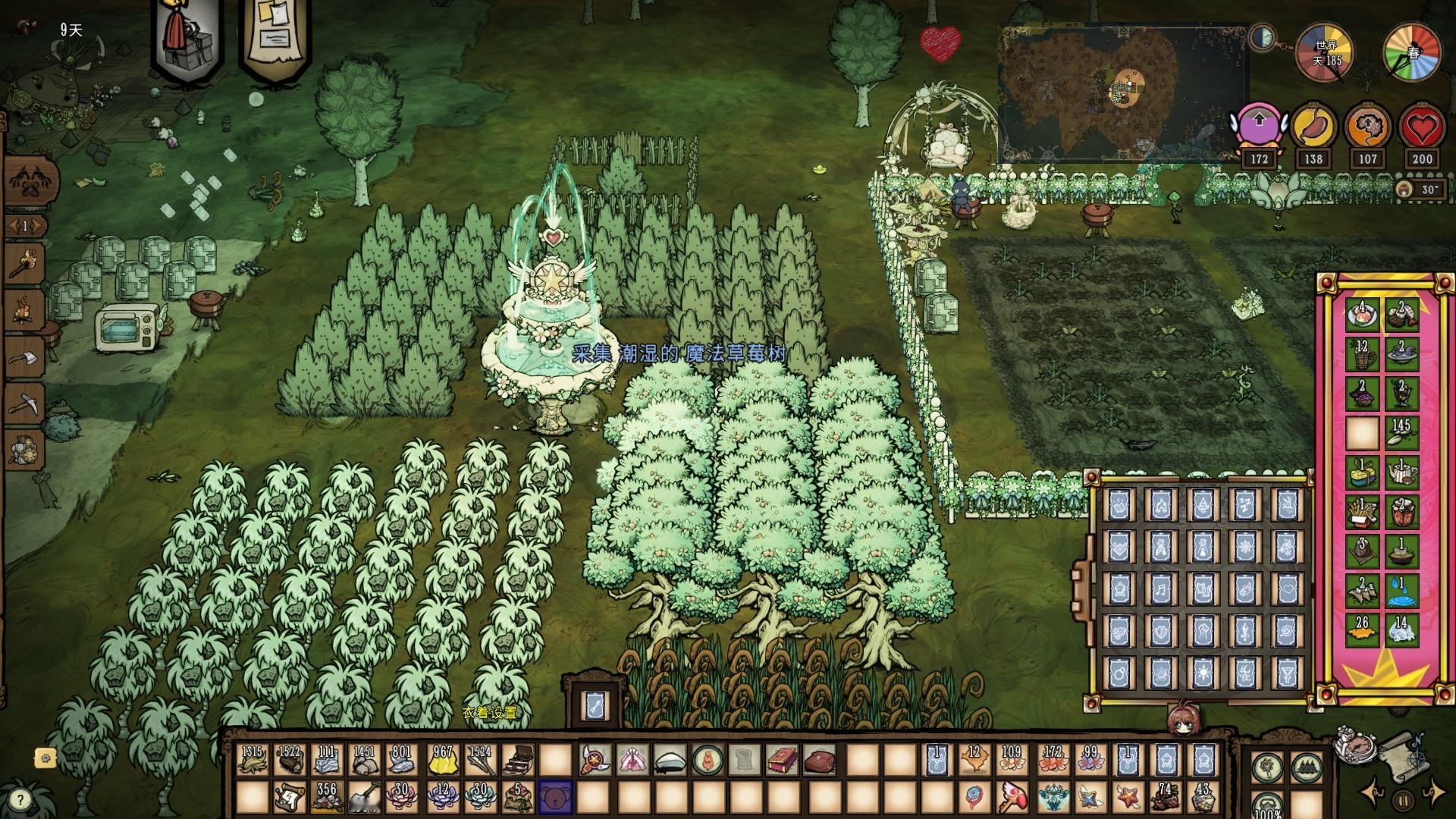Select the teapot item in the pink container
The height and width of the screenshot is (819, 1456).
pos(1402,473)
